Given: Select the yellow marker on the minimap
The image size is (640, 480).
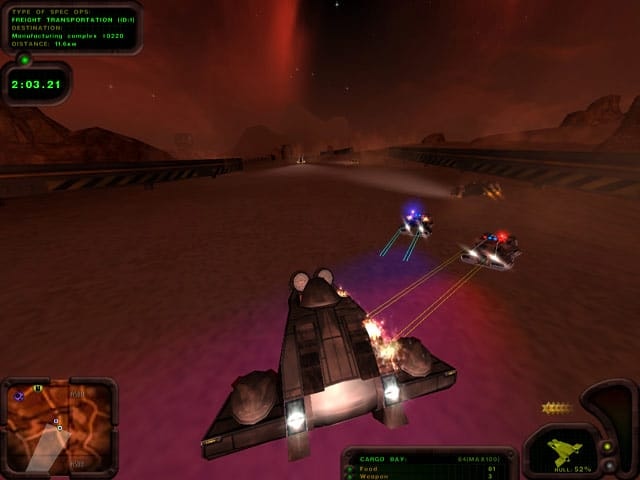Looking at the screenshot, I should [x=38, y=388].
